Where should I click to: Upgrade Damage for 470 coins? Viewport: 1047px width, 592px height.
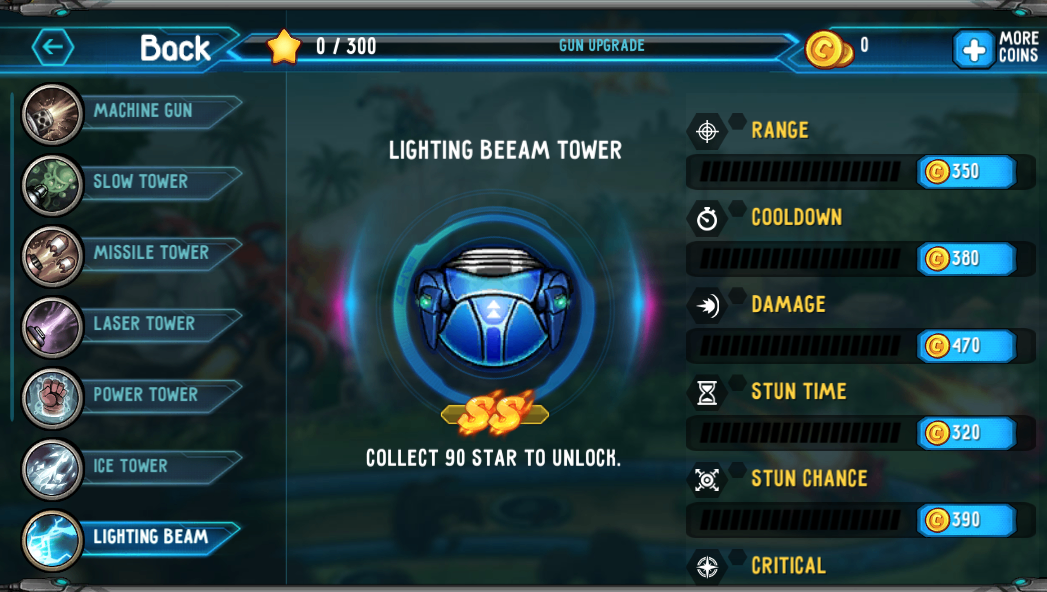click(x=966, y=346)
